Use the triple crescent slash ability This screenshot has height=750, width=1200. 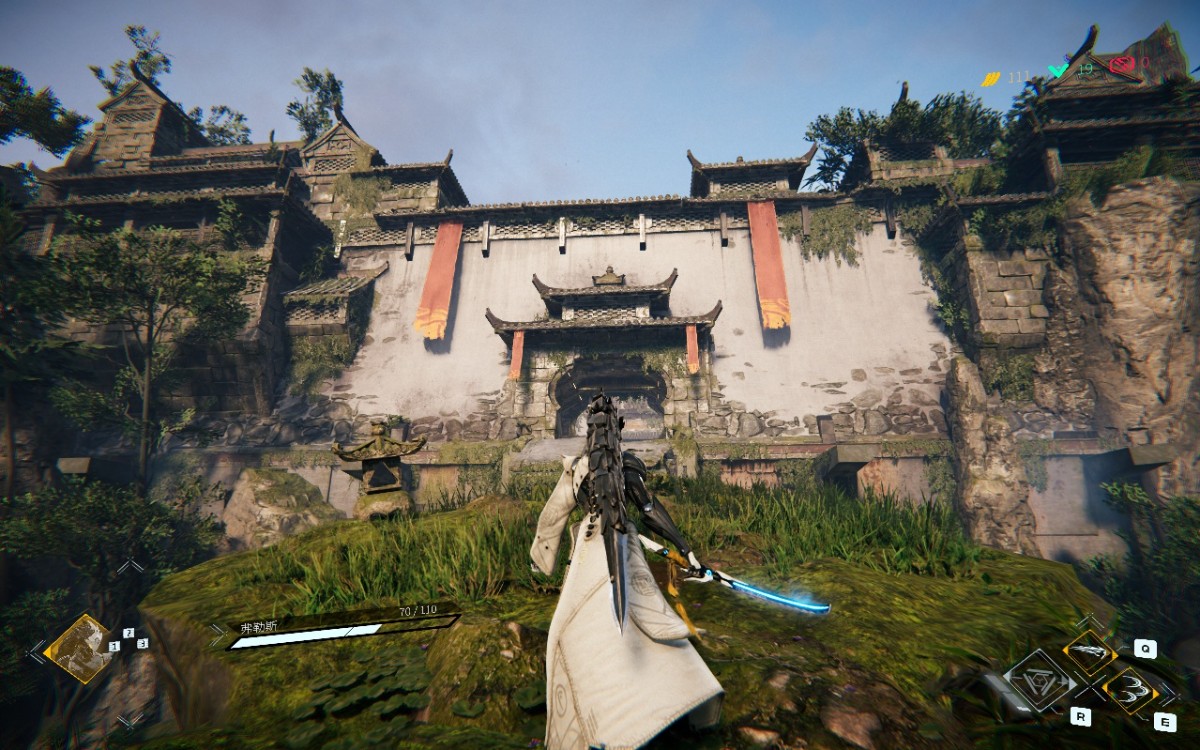pos(1130,689)
